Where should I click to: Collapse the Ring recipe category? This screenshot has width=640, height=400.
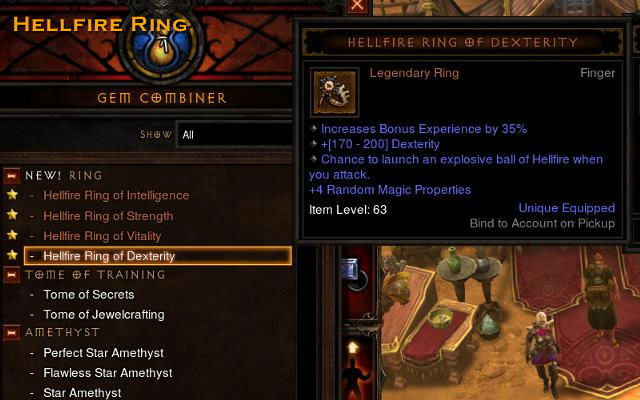pos(12,175)
